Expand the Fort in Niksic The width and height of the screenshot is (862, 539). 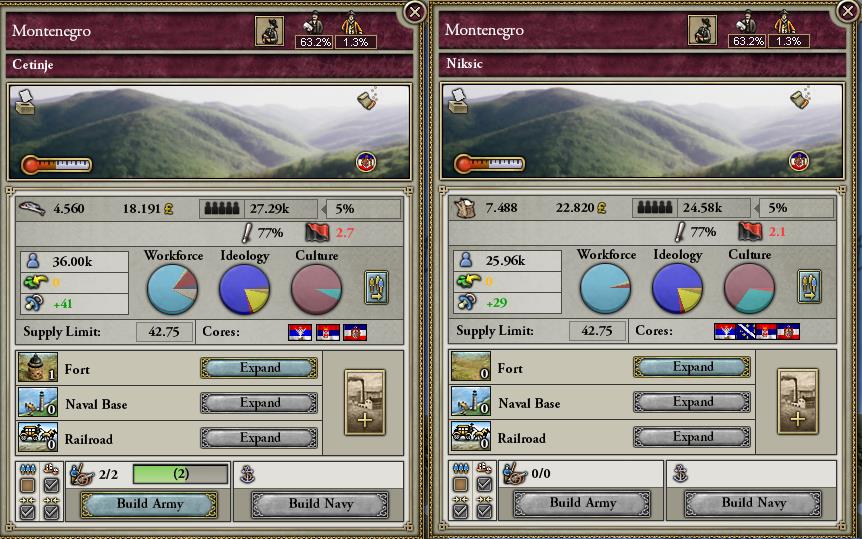point(693,367)
